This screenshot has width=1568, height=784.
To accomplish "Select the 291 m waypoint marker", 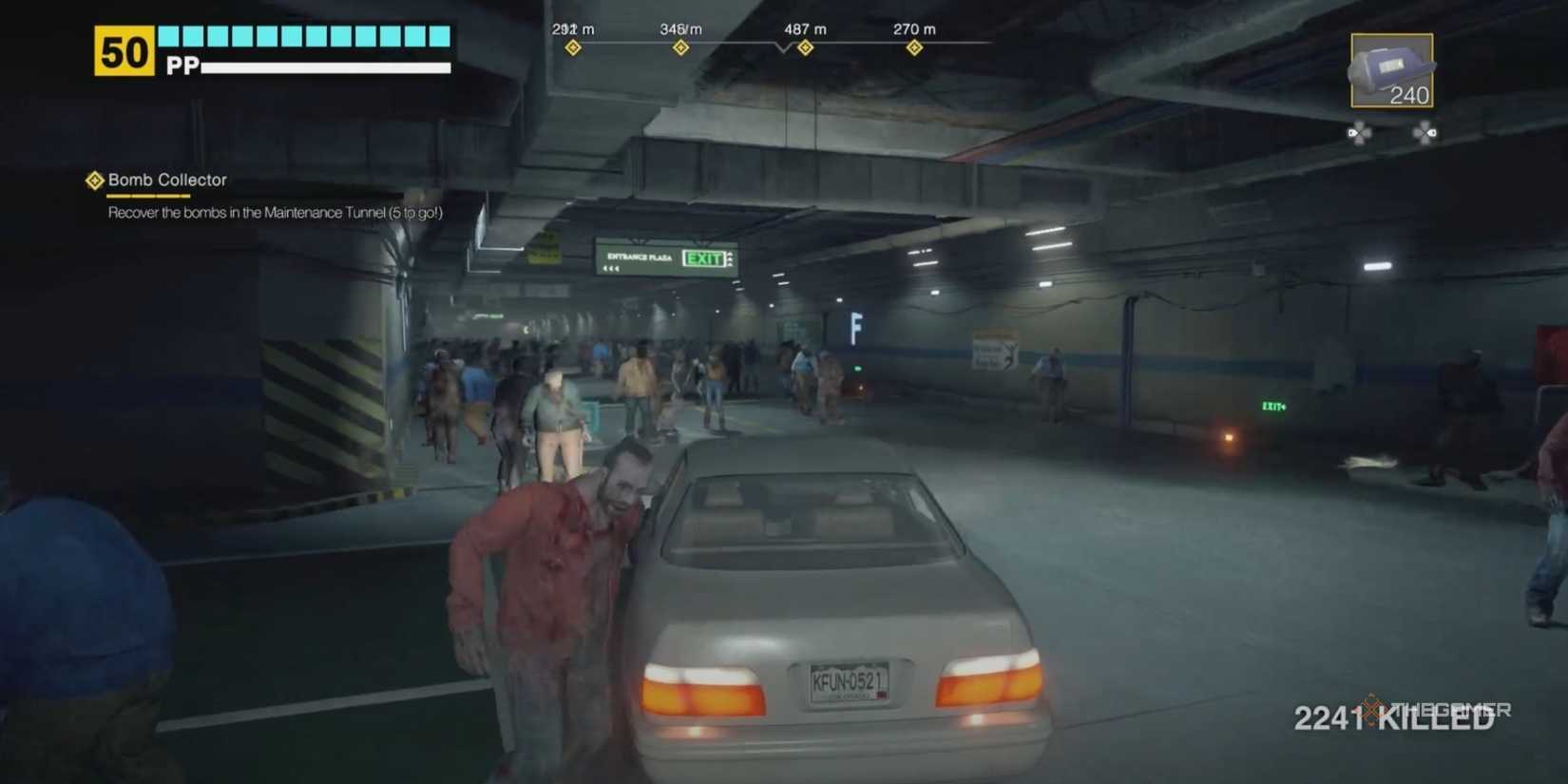I will 572,45.
